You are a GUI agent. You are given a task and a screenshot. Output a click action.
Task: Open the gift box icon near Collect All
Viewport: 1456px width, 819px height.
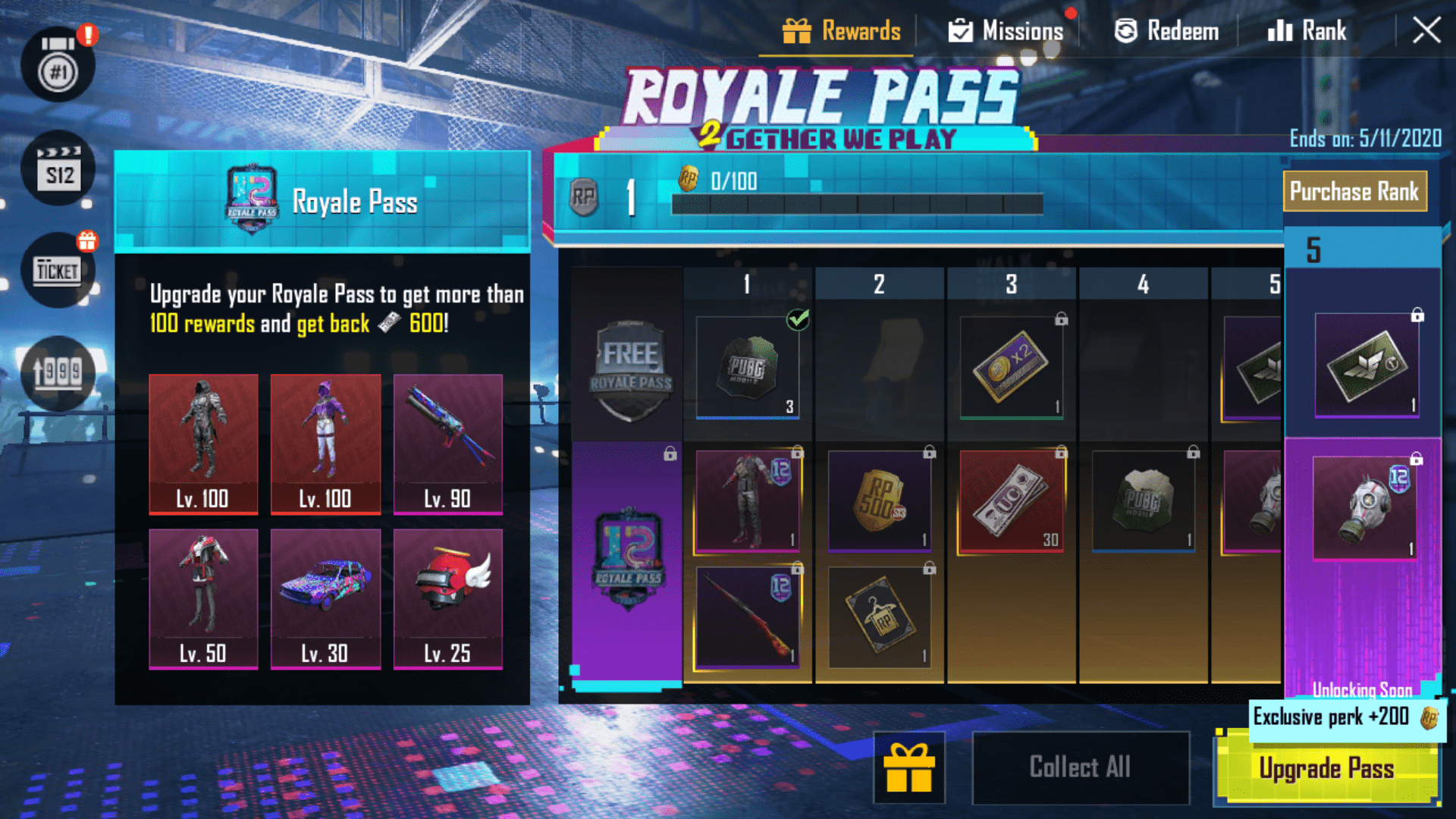point(908,766)
